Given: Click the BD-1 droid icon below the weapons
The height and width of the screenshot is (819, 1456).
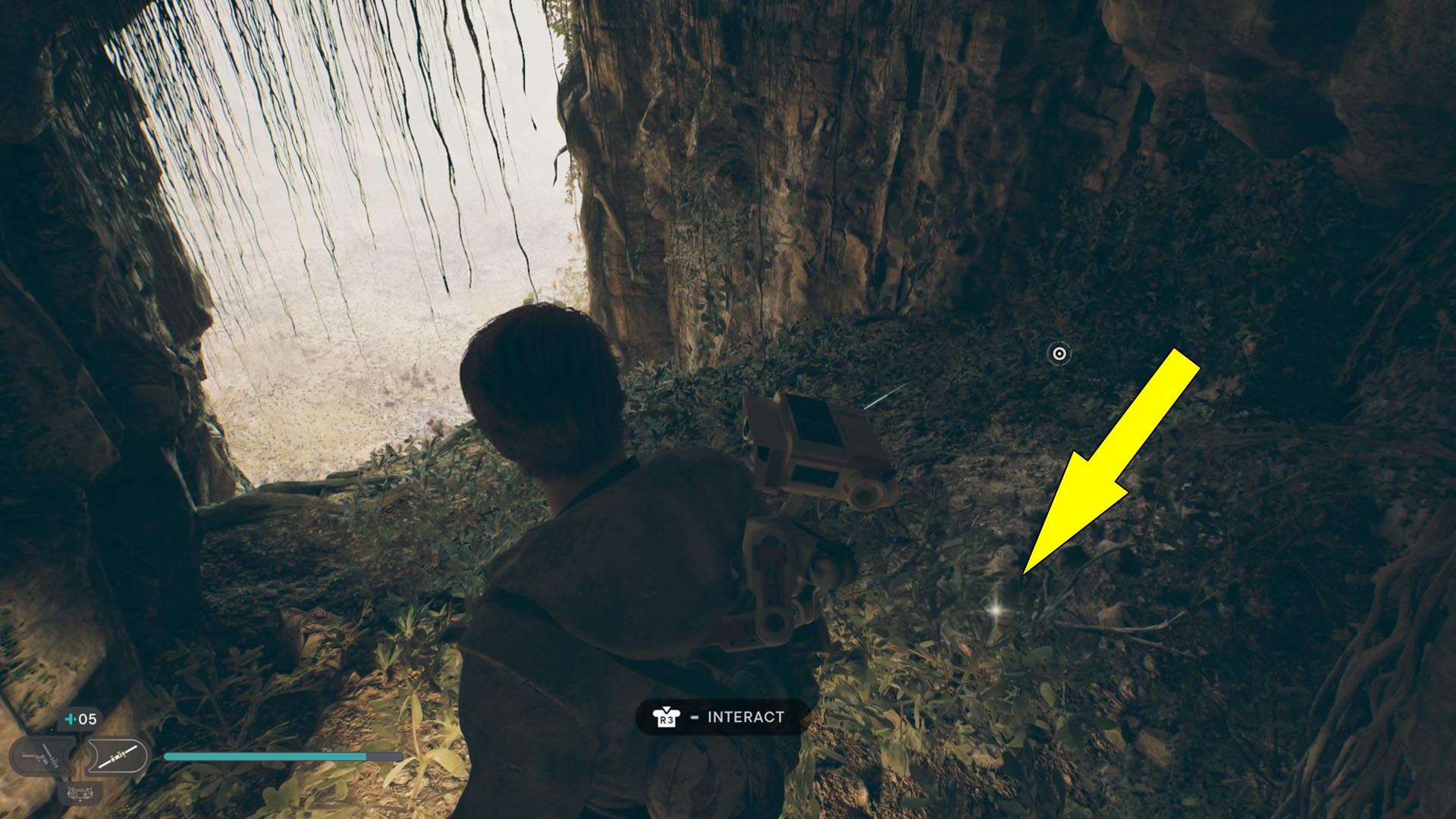Looking at the screenshot, I should point(80,795).
